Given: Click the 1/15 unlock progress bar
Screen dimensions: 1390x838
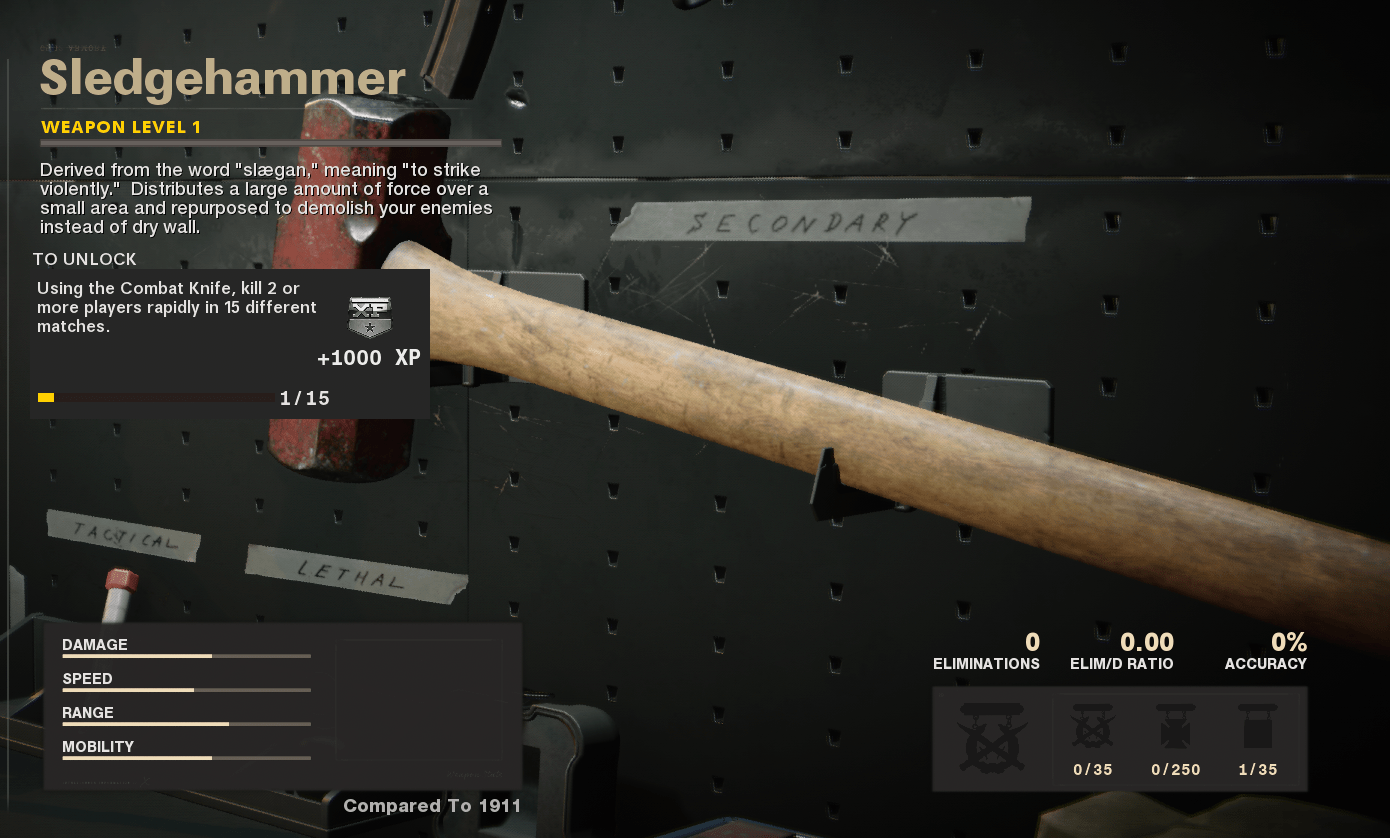Looking at the screenshot, I should pyautogui.click(x=155, y=397).
